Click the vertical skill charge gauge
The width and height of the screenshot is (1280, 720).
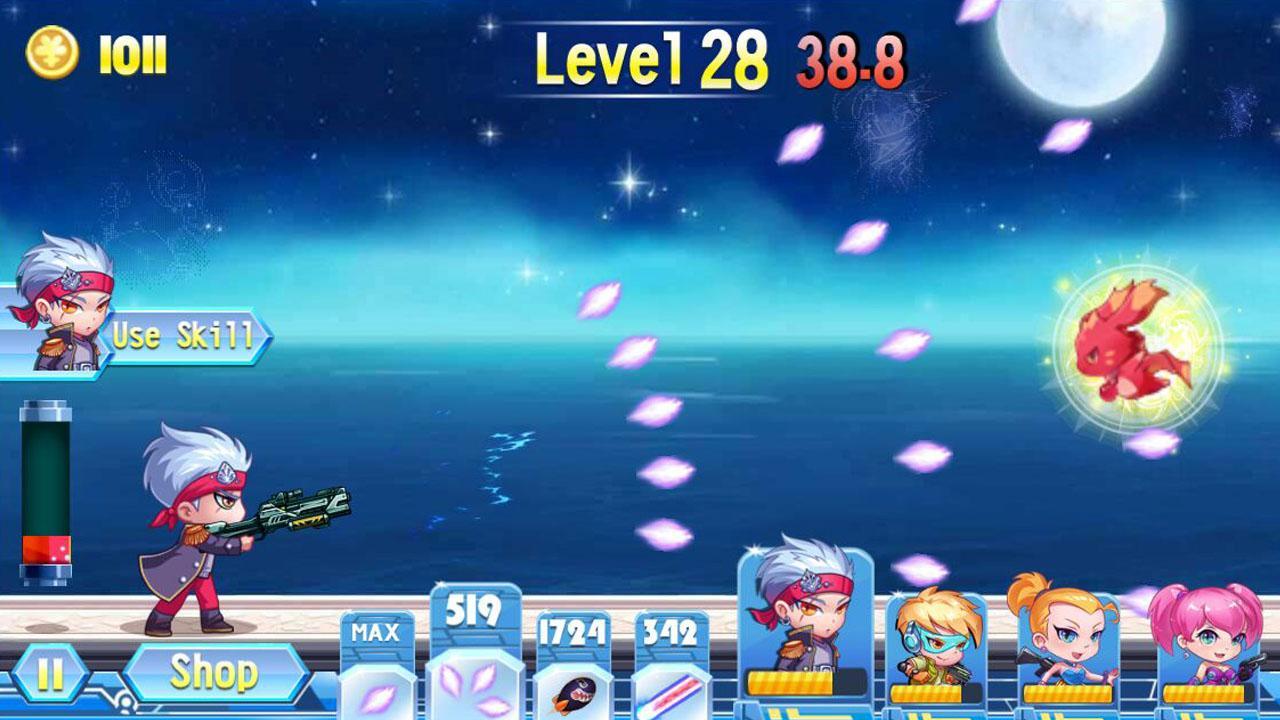(x=44, y=495)
